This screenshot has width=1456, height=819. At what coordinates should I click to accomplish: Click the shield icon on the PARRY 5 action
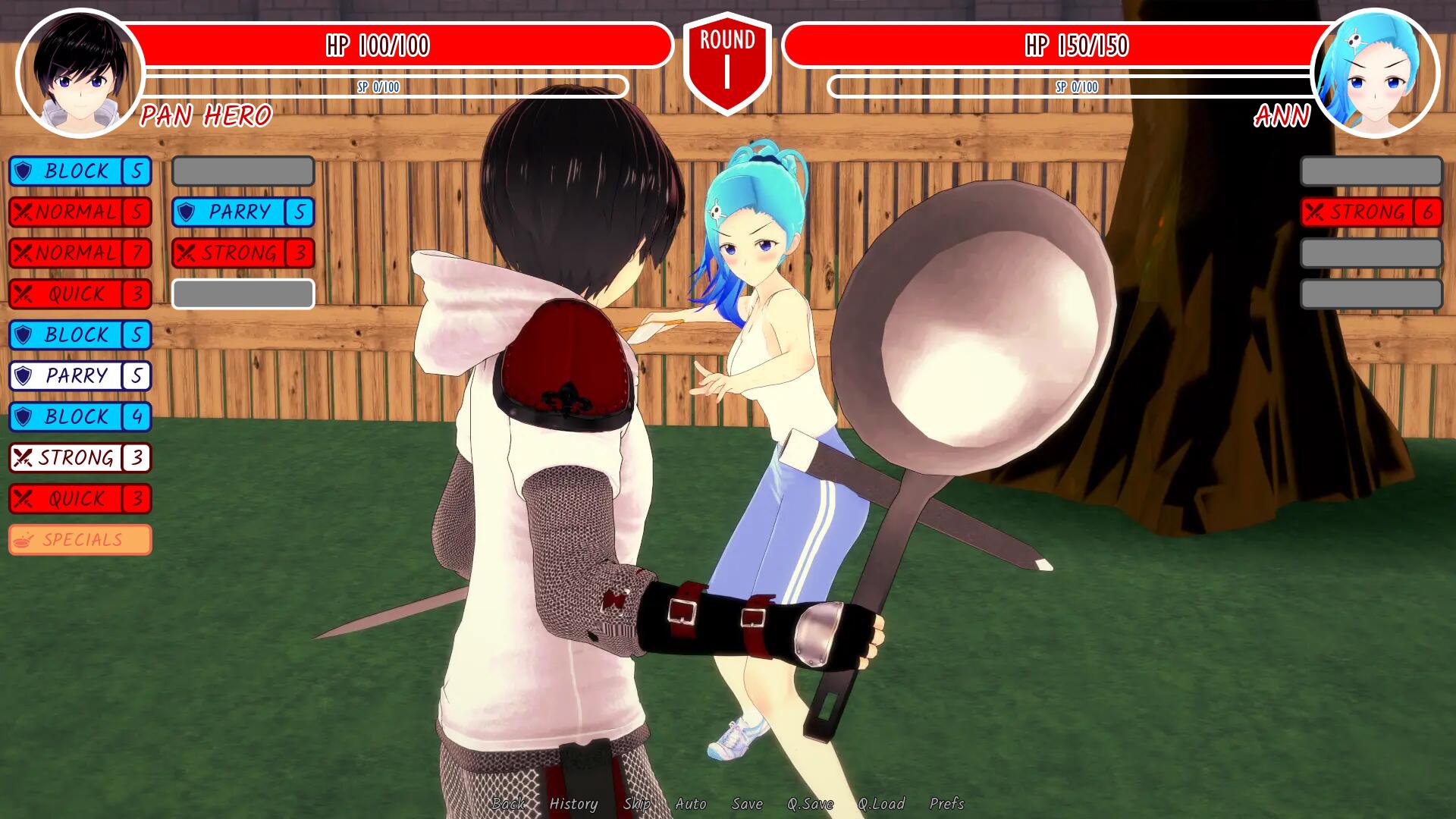[24, 377]
